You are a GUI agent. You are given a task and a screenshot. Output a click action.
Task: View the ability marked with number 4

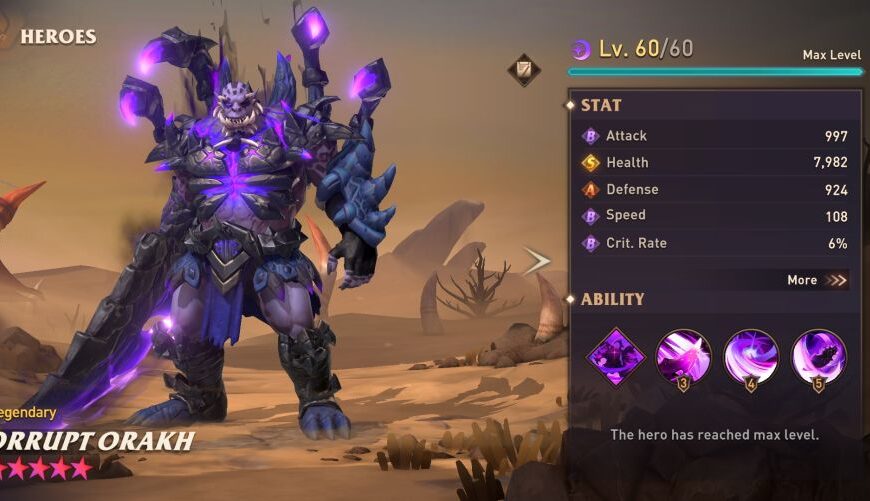(751, 357)
